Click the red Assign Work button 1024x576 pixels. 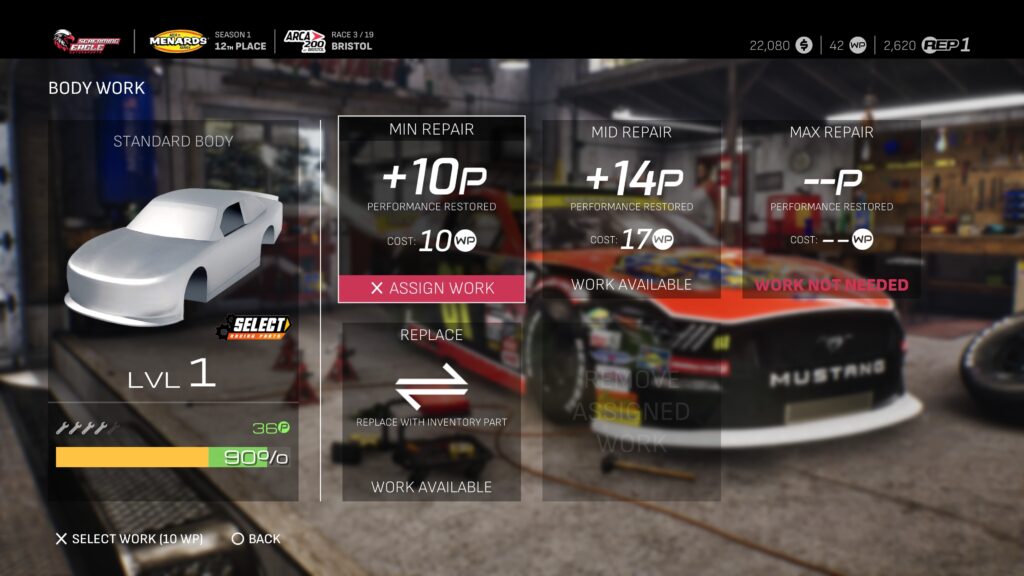431,288
